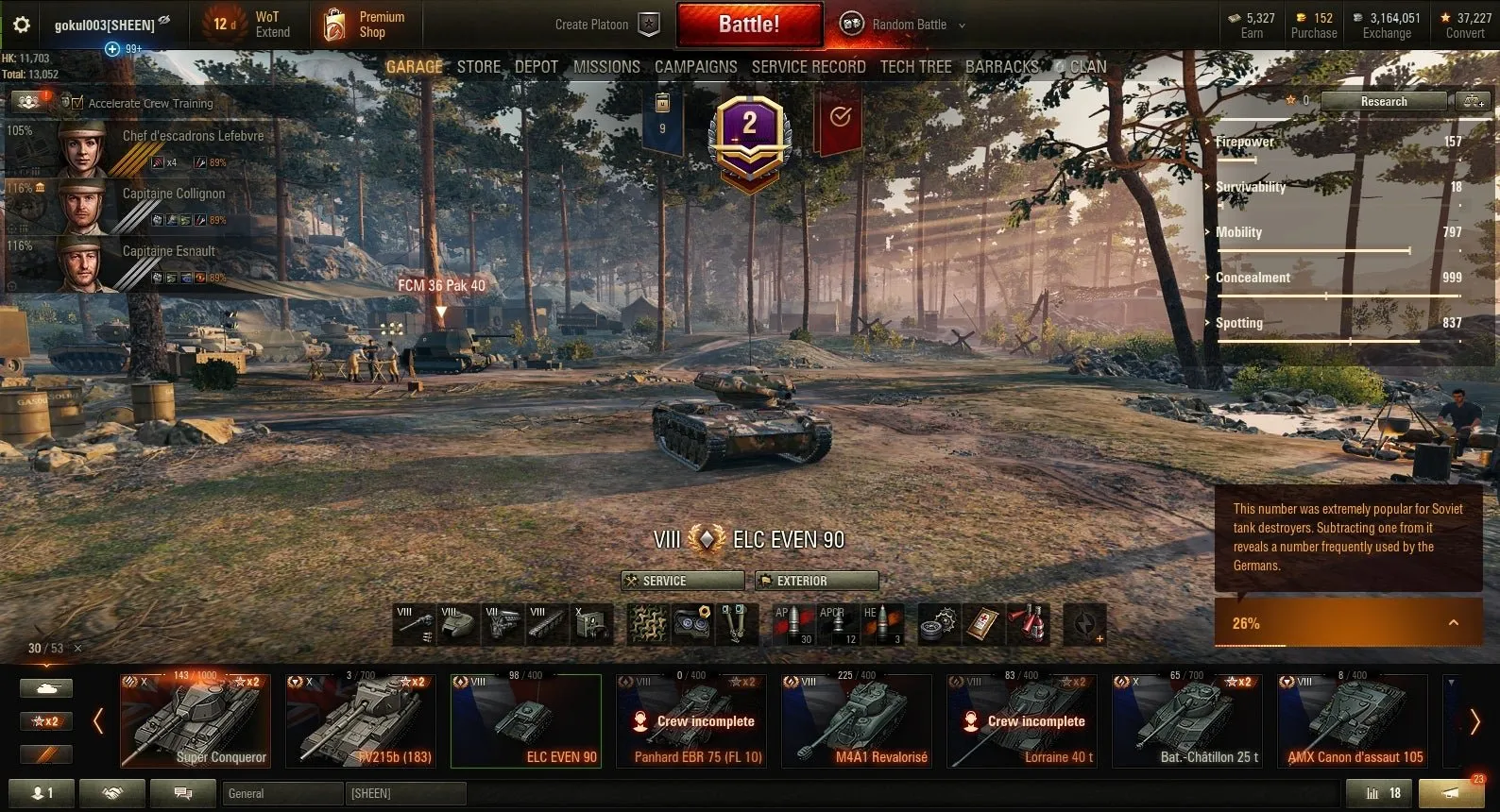The image size is (1500, 812).
Task: Select the Bat.-Châtillon 25 t tank
Action: [x=1186, y=720]
